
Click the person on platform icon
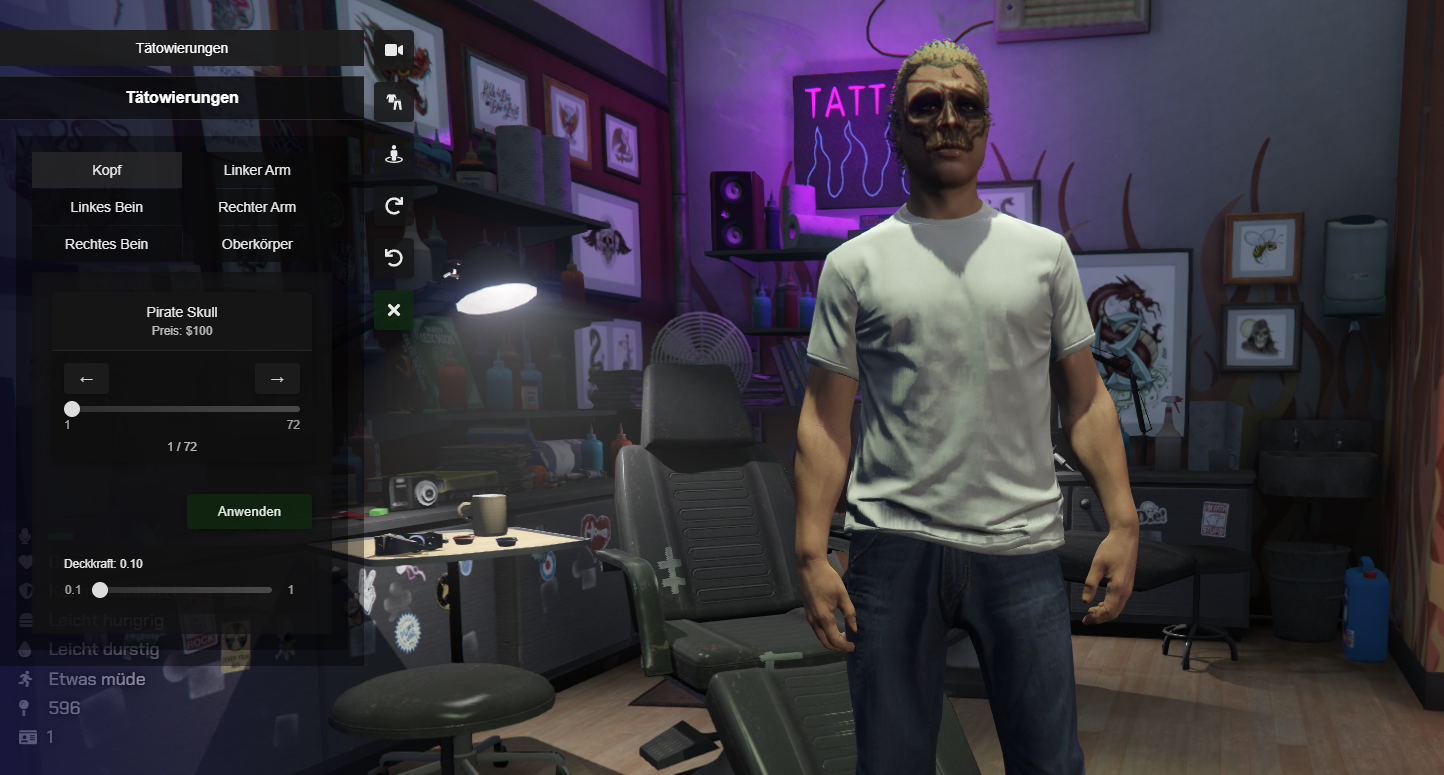tap(394, 154)
